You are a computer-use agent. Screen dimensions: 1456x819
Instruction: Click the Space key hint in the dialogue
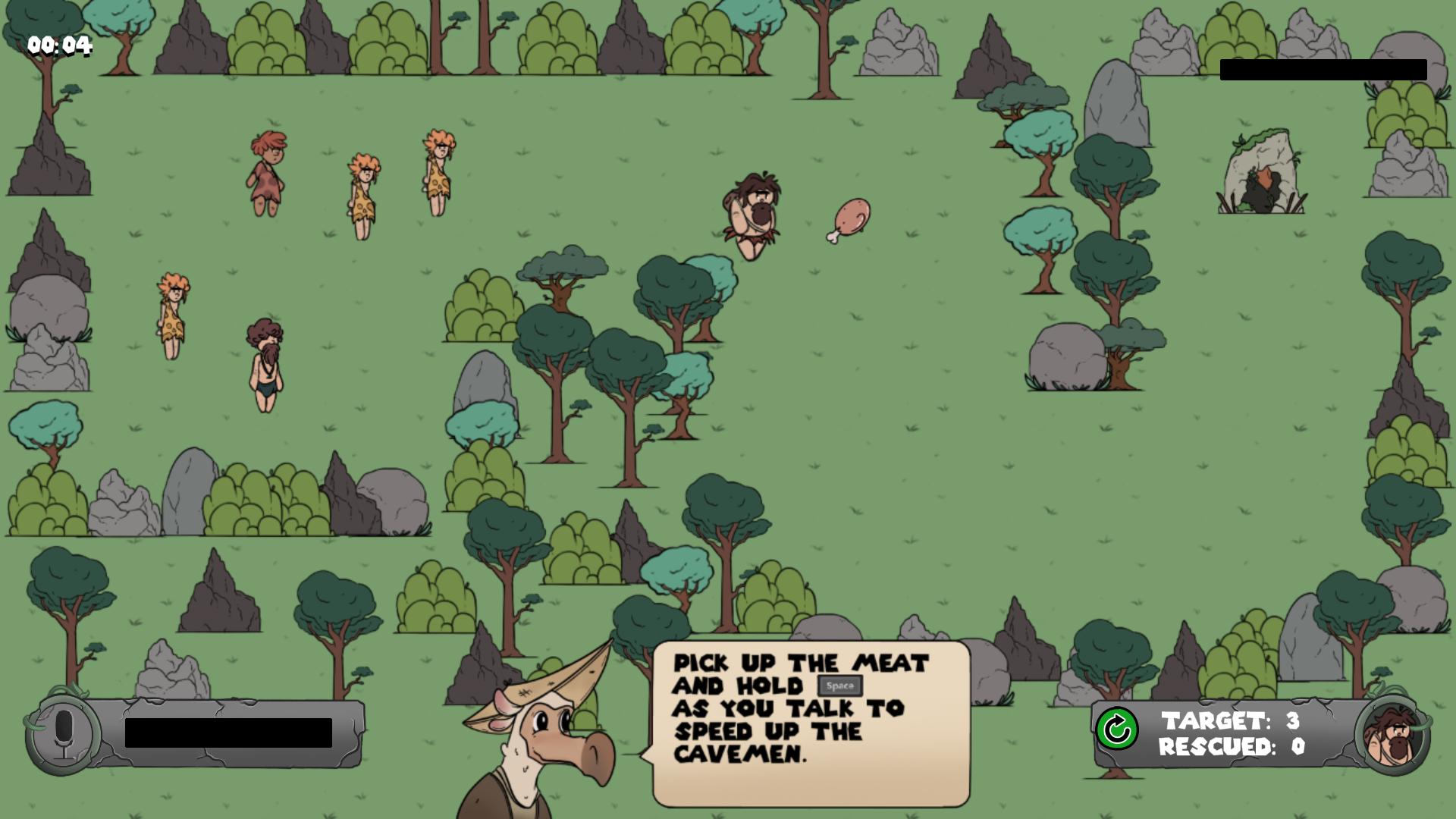[839, 687]
